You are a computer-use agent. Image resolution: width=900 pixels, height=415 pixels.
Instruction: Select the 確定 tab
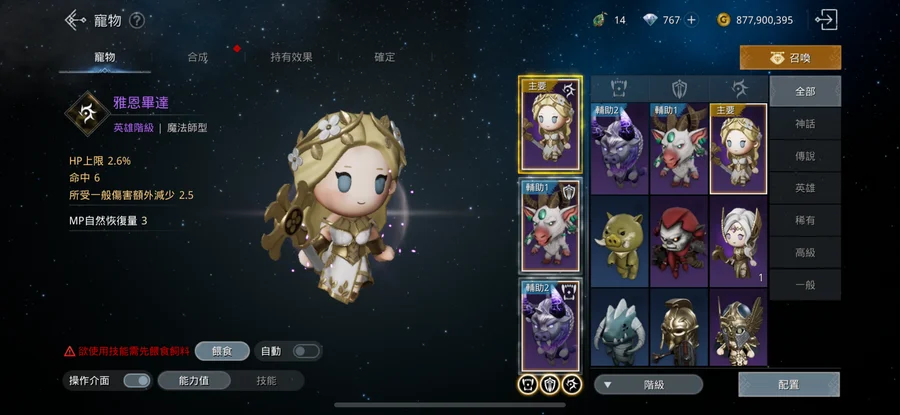point(385,57)
